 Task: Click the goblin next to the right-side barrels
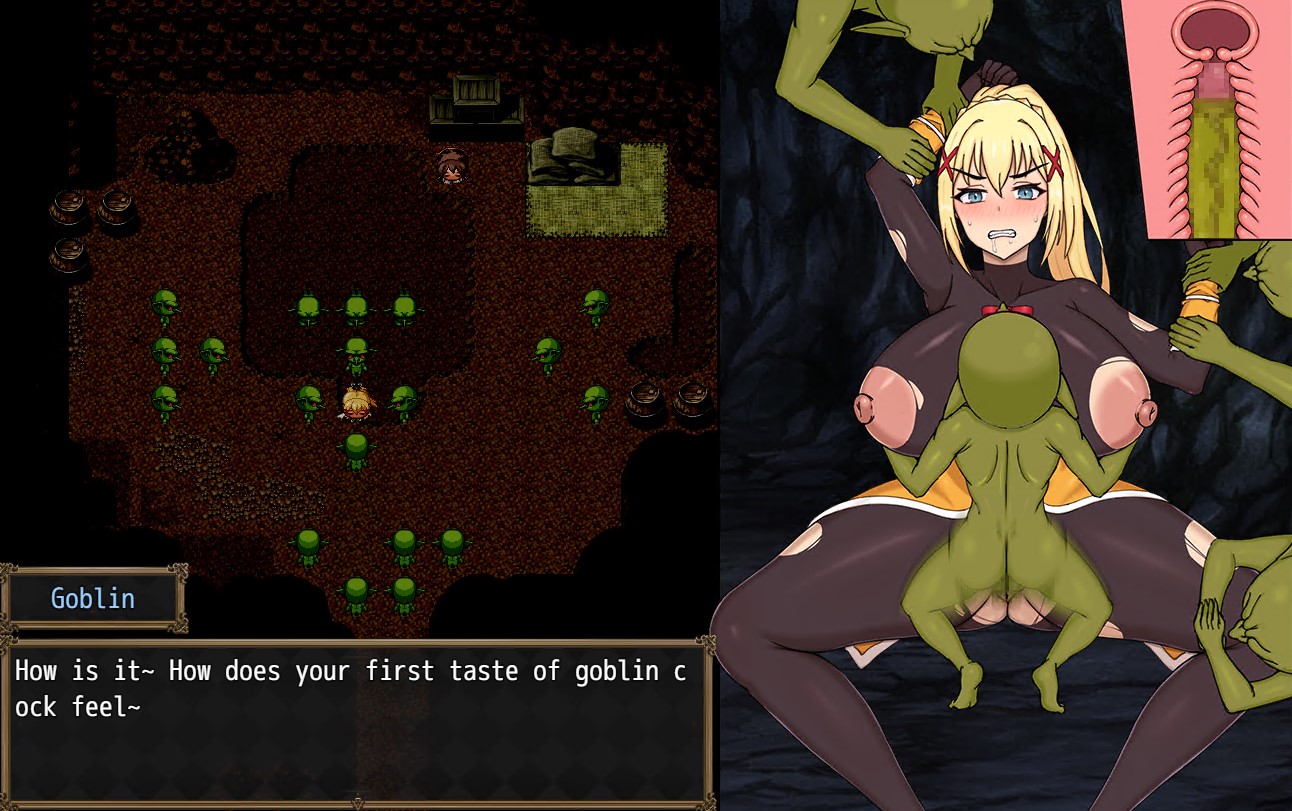coord(597,400)
